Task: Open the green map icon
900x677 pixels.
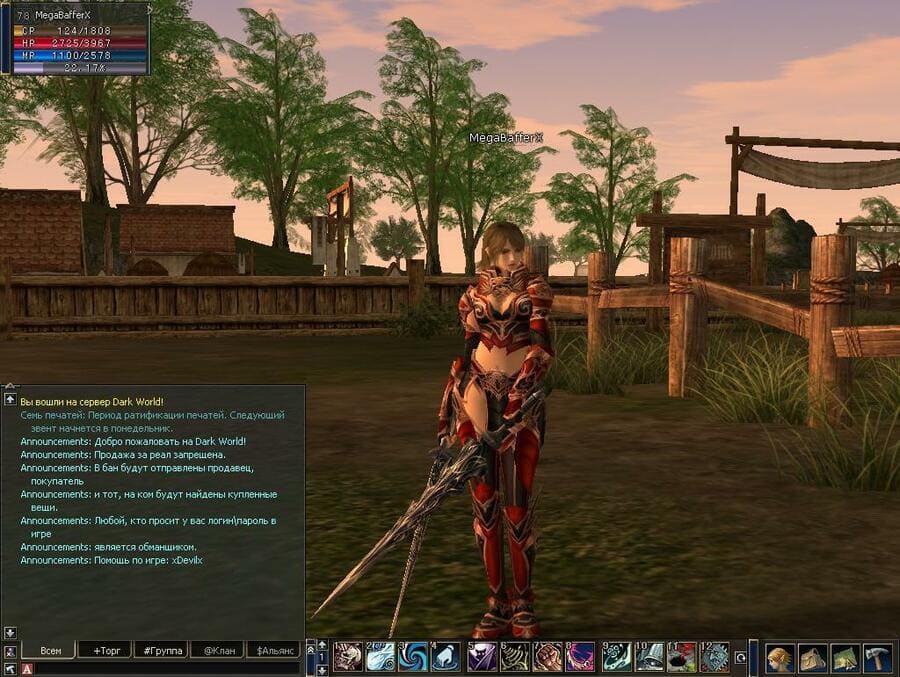Action: [845, 657]
